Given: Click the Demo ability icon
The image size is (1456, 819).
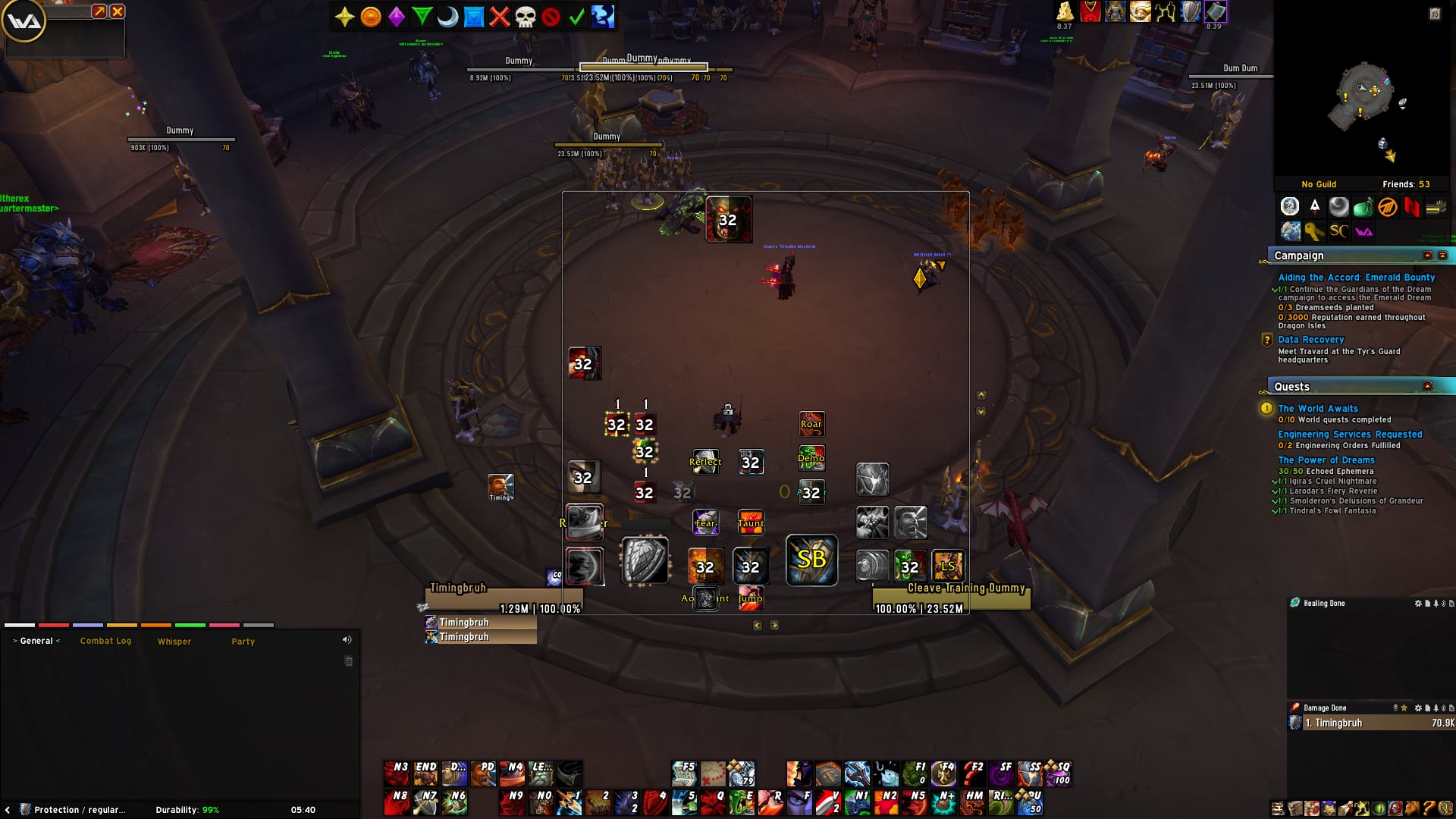Looking at the screenshot, I should (x=811, y=457).
